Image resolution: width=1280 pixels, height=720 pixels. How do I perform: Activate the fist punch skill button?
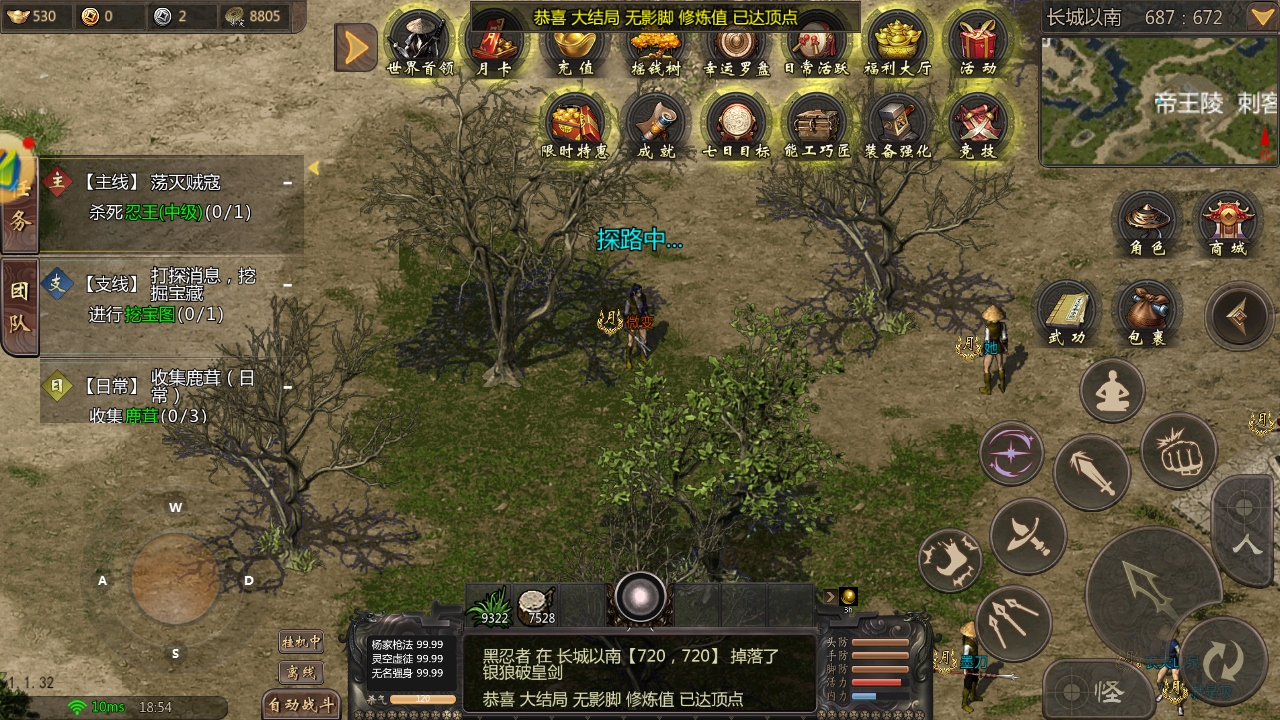pos(1178,453)
